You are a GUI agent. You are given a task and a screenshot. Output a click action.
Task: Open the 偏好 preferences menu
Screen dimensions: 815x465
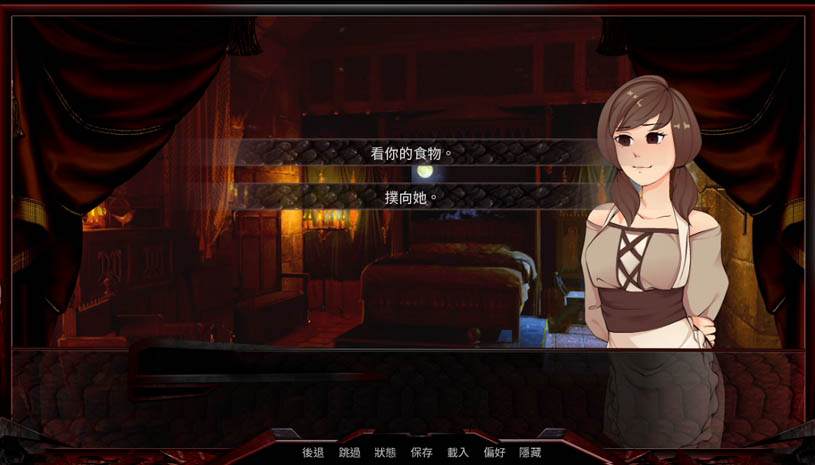(x=494, y=453)
